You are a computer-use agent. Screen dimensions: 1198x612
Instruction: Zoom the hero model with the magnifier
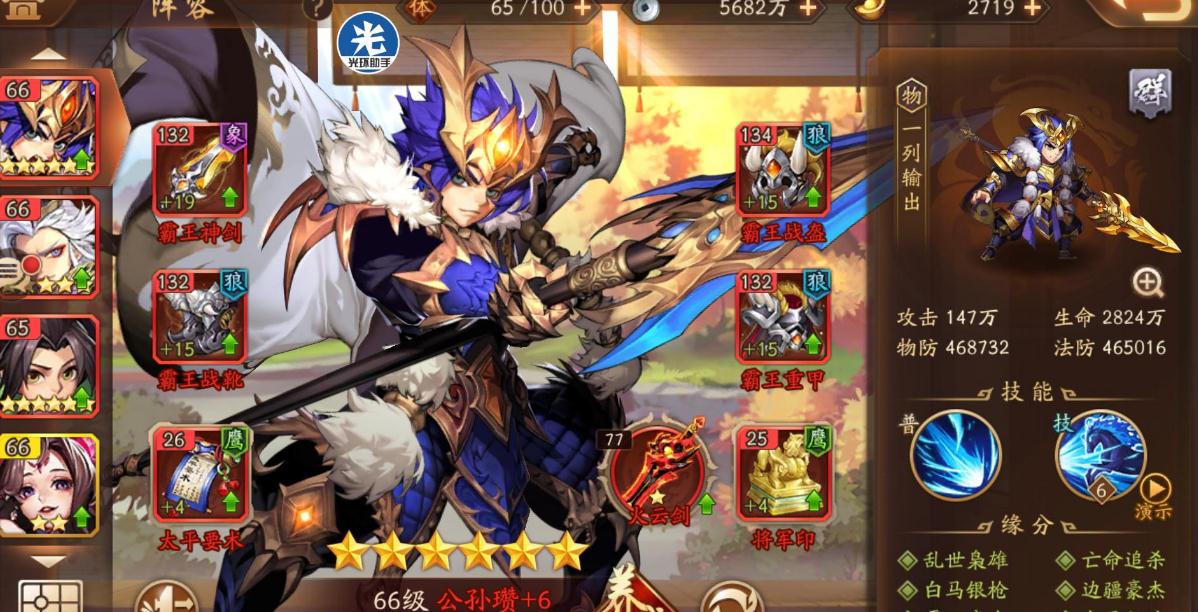1148,284
